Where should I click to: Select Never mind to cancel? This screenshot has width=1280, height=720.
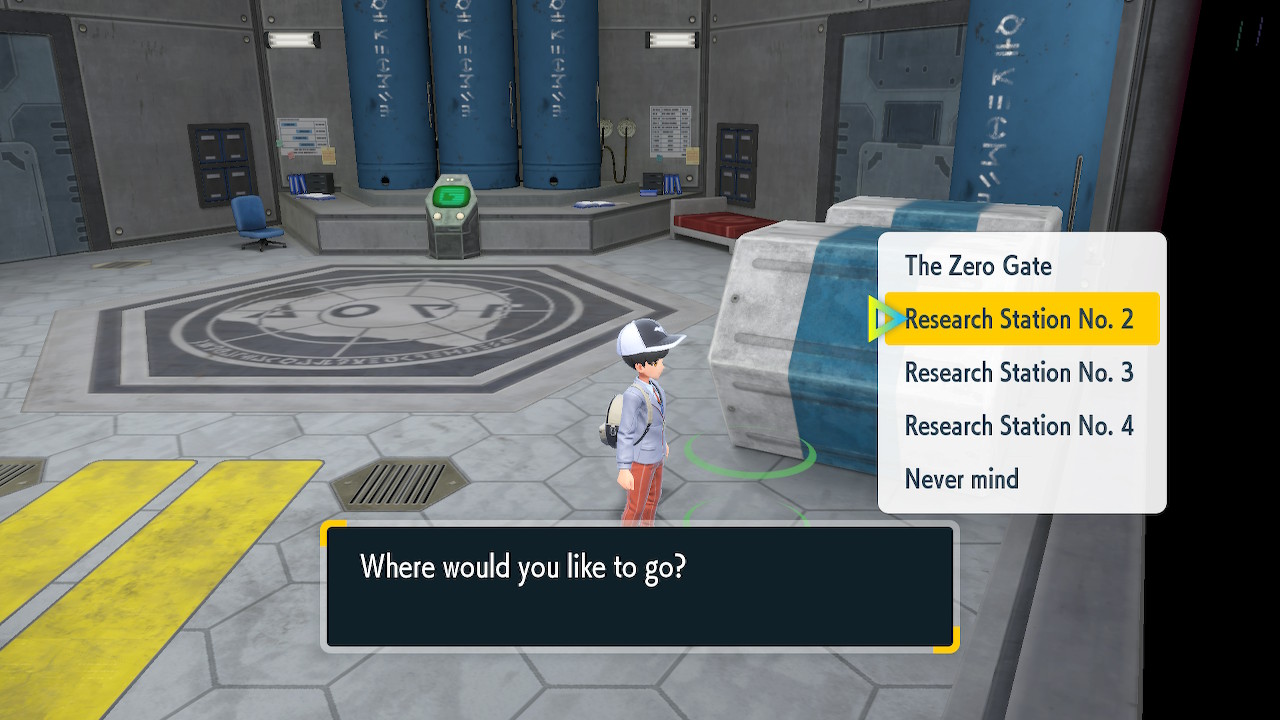pos(961,479)
